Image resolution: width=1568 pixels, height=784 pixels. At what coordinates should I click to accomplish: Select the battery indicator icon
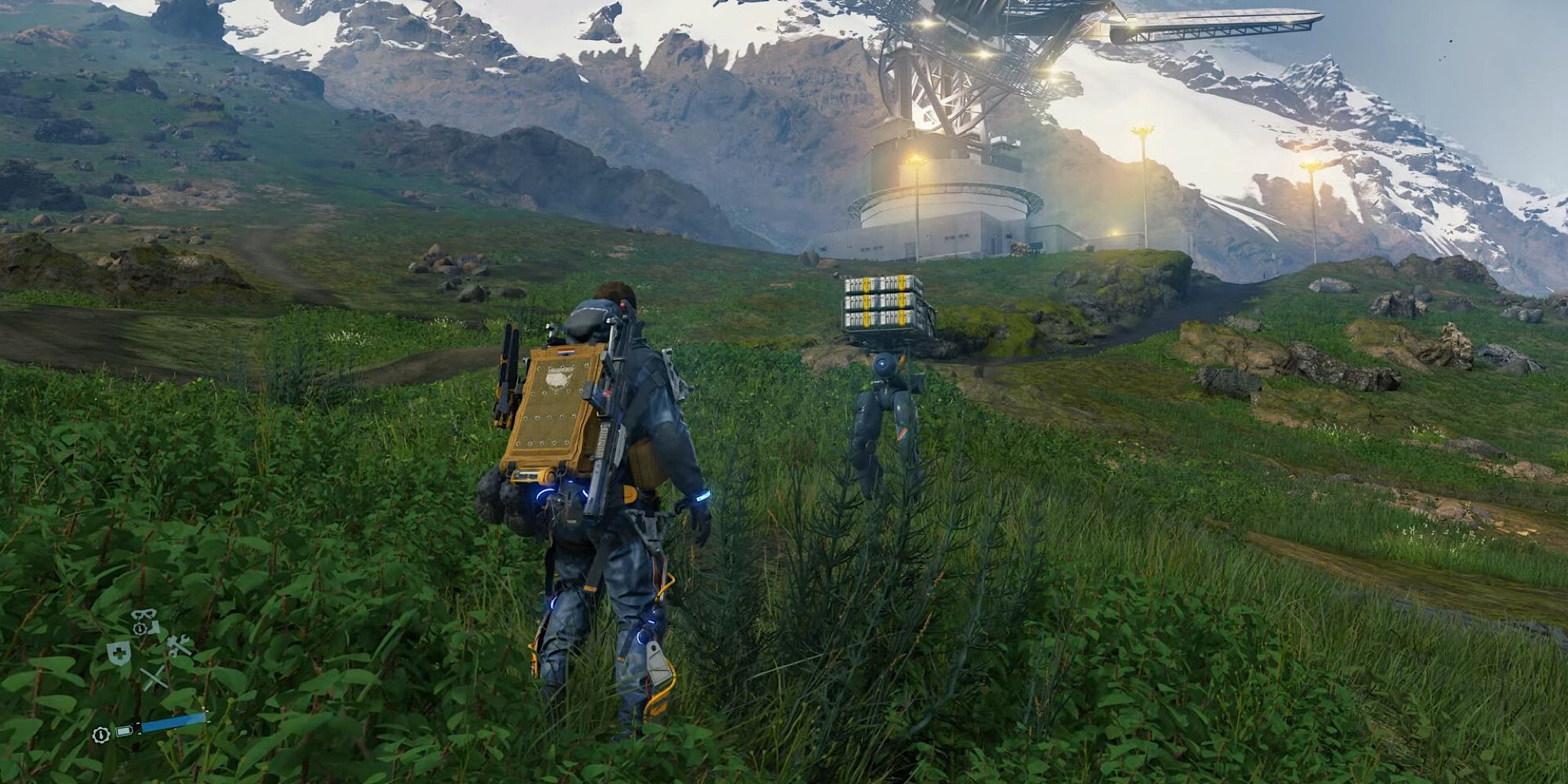tap(124, 731)
